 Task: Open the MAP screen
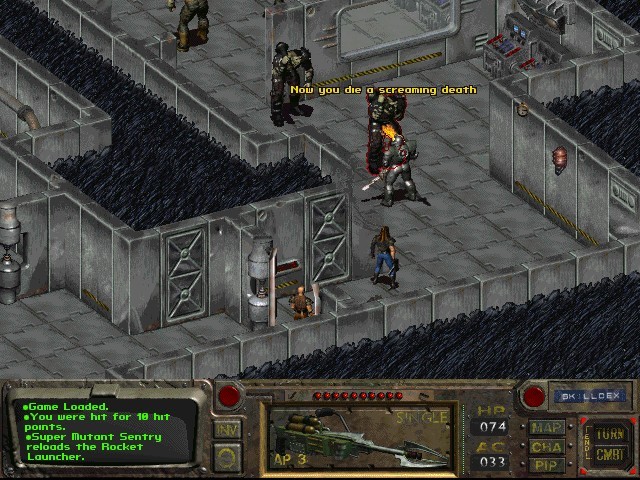point(546,427)
